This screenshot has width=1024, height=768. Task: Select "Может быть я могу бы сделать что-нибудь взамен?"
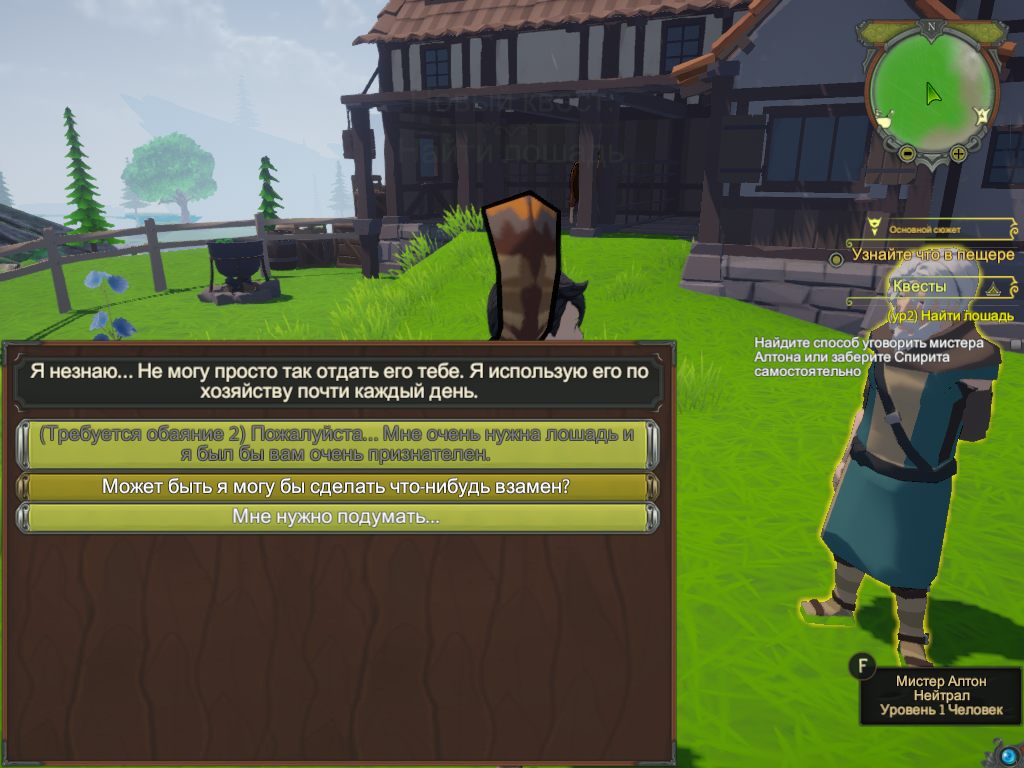click(x=337, y=487)
